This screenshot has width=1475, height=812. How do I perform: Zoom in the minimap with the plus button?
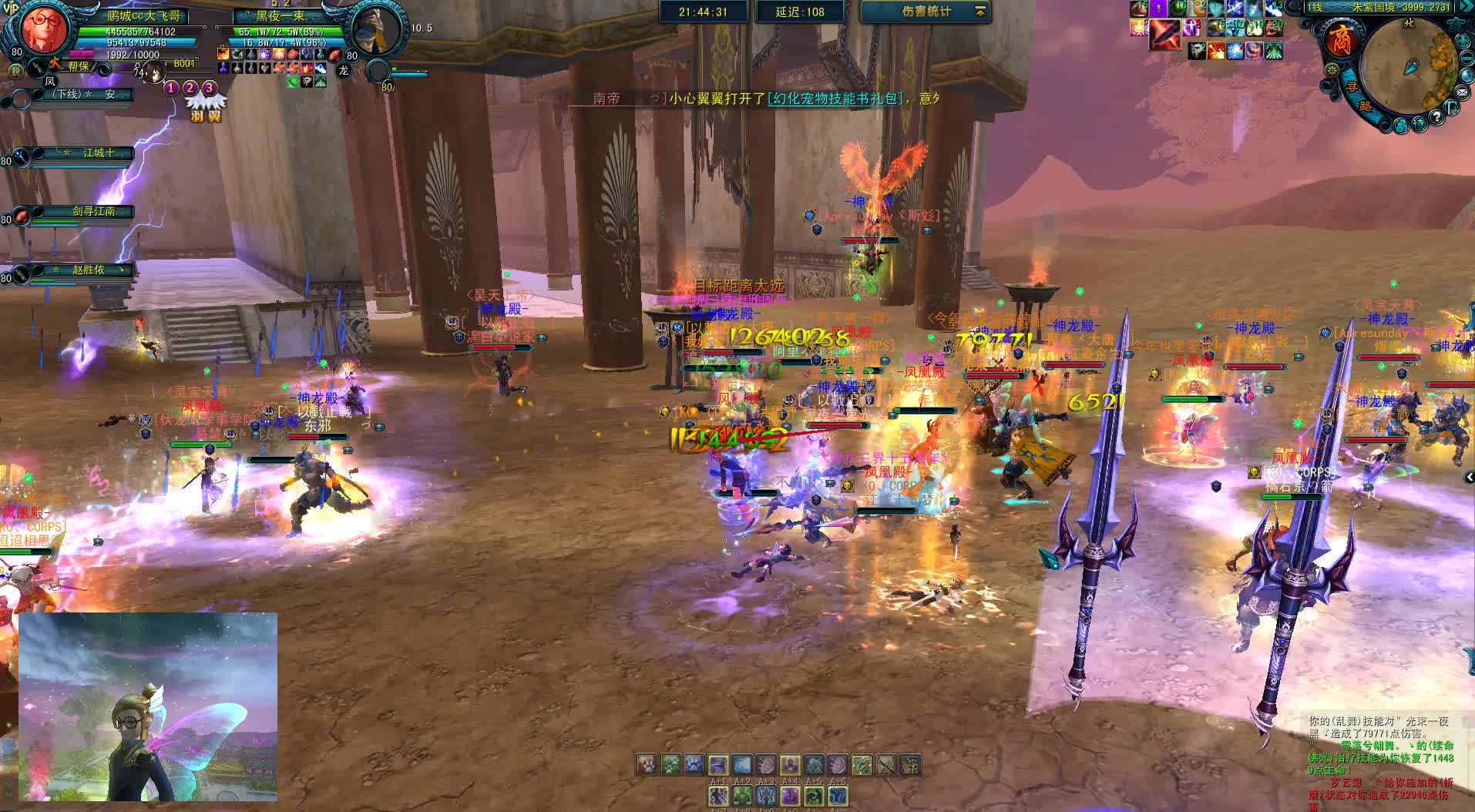pos(1463,40)
